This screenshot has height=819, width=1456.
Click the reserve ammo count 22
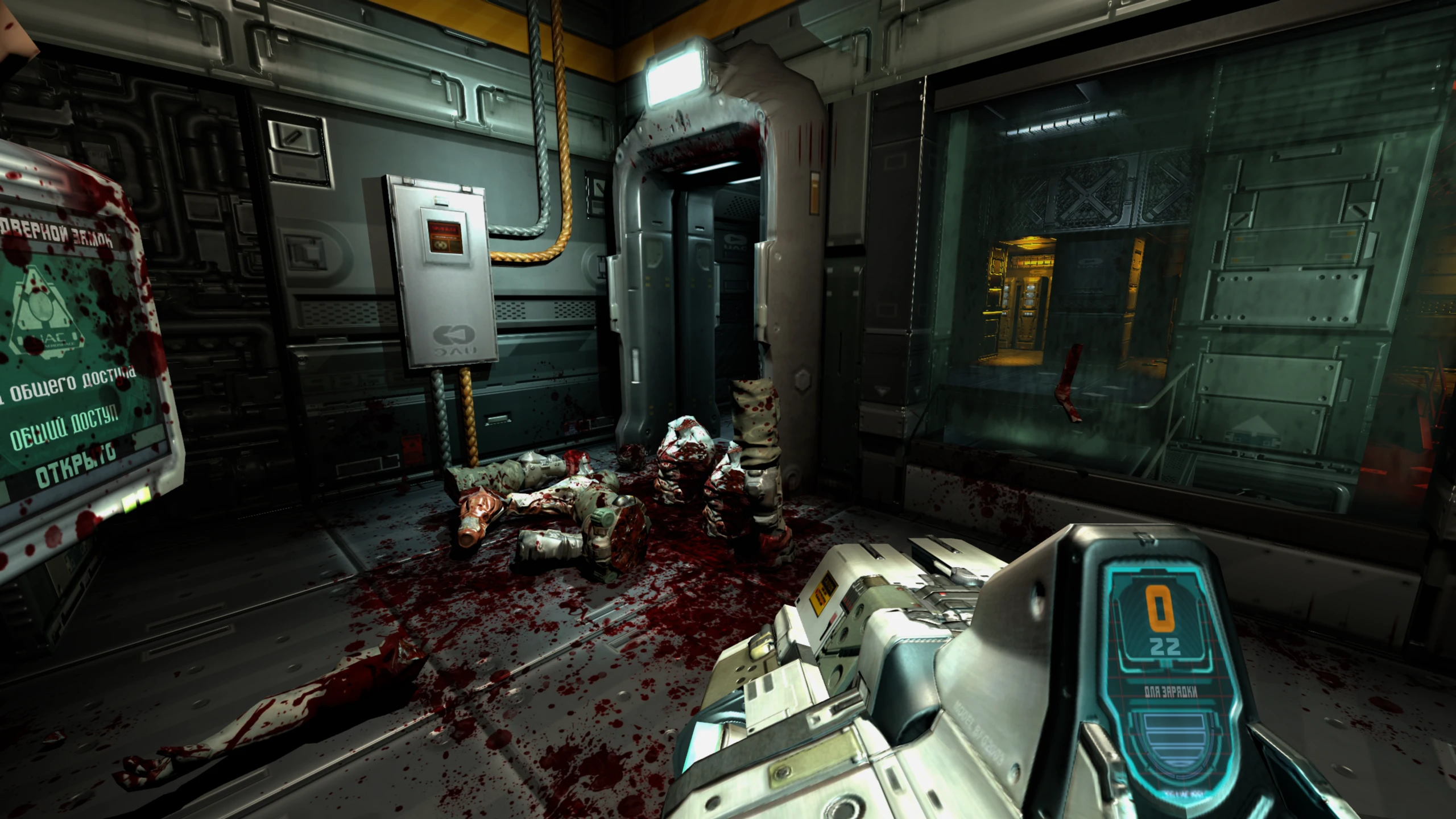(1166, 645)
